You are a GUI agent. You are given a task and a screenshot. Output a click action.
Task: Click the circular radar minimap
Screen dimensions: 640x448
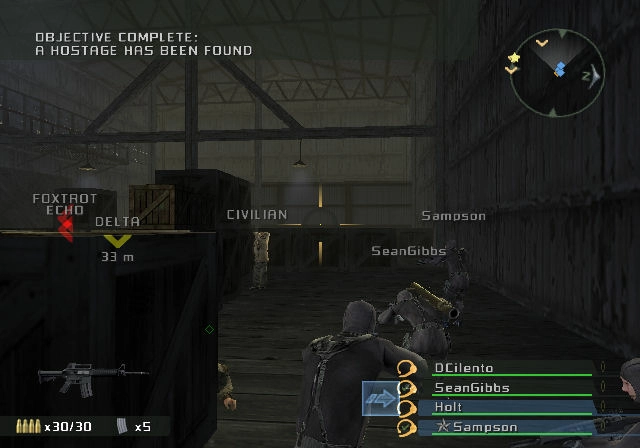point(556,72)
